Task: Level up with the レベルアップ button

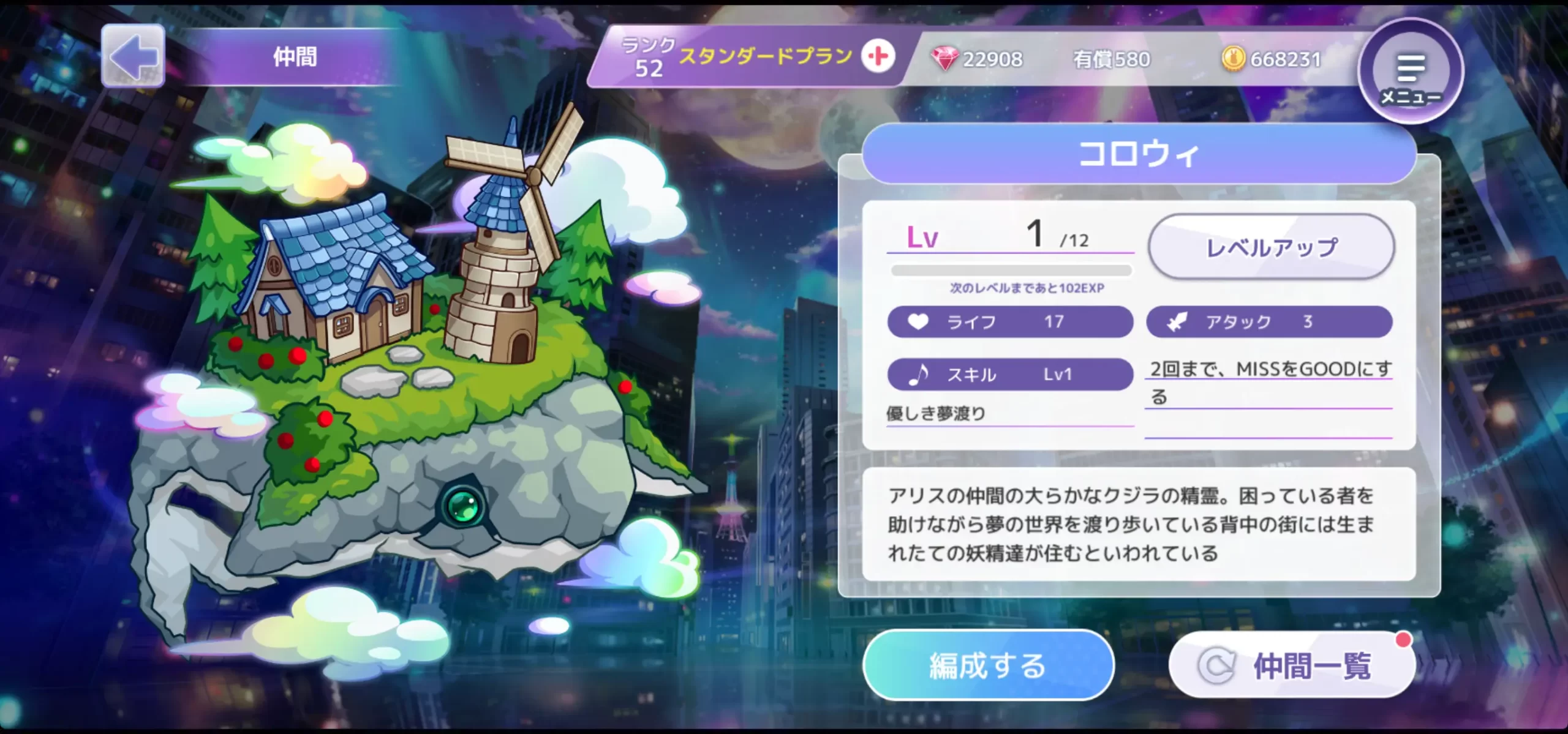Action: coord(1271,247)
